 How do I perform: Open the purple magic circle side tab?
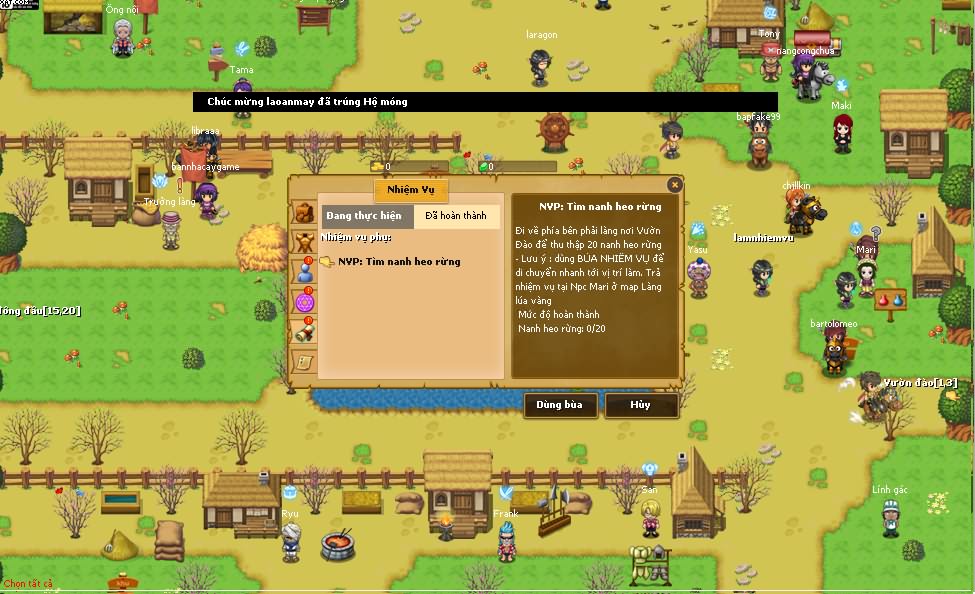coord(304,301)
